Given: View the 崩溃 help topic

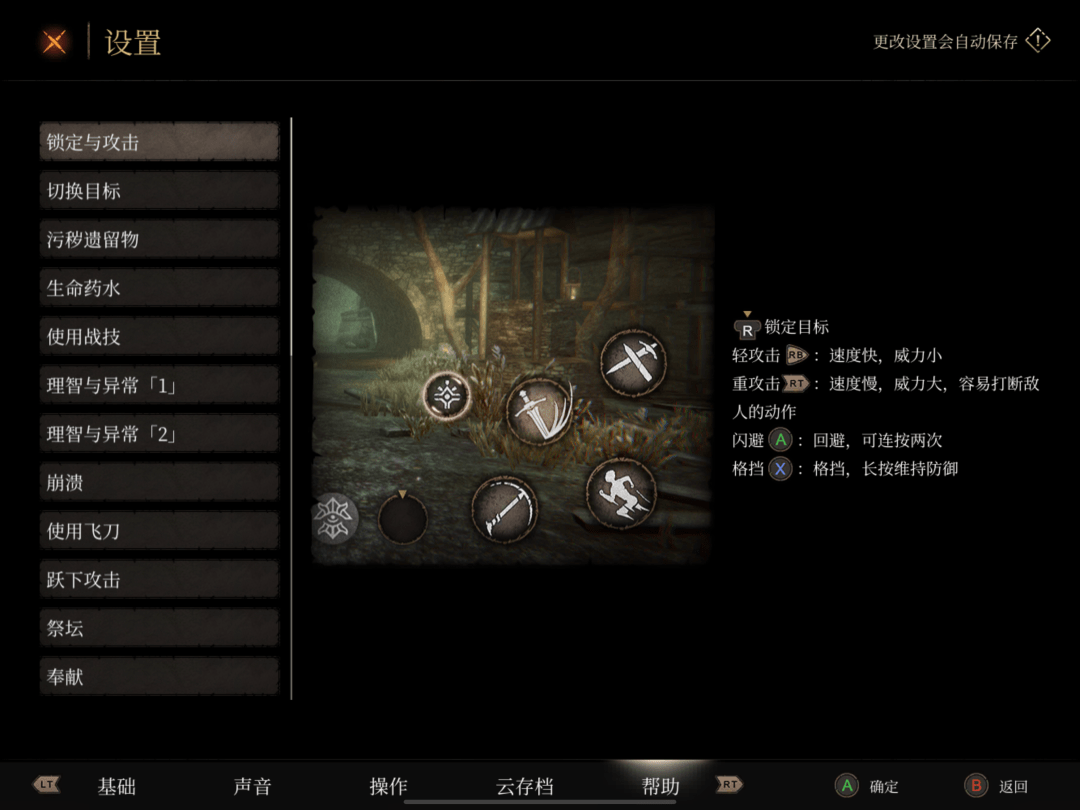Looking at the screenshot, I should pyautogui.click(x=159, y=483).
